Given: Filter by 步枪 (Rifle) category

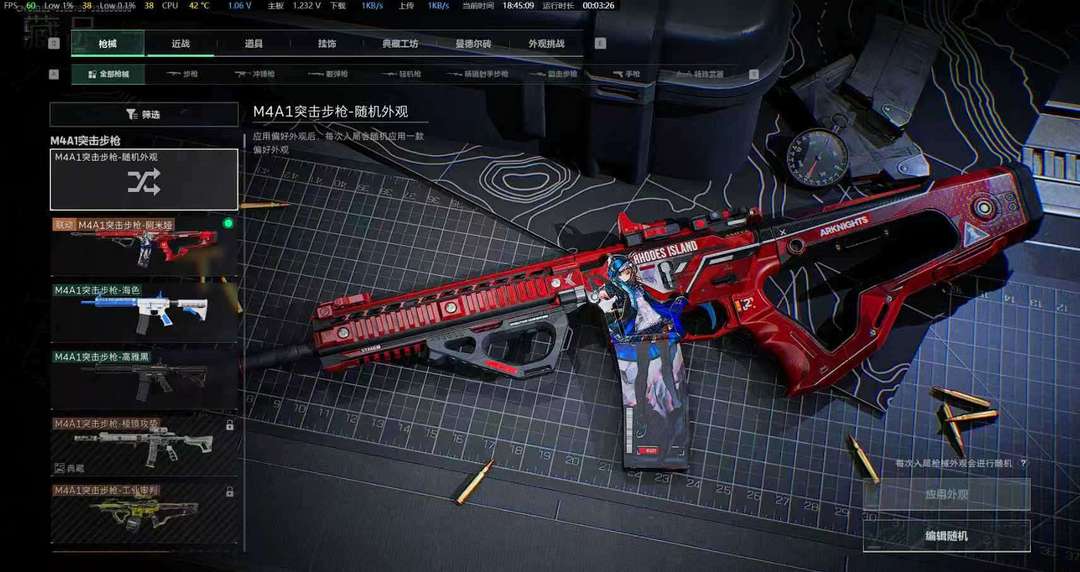Looking at the screenshot, I should tap(183, 74).
